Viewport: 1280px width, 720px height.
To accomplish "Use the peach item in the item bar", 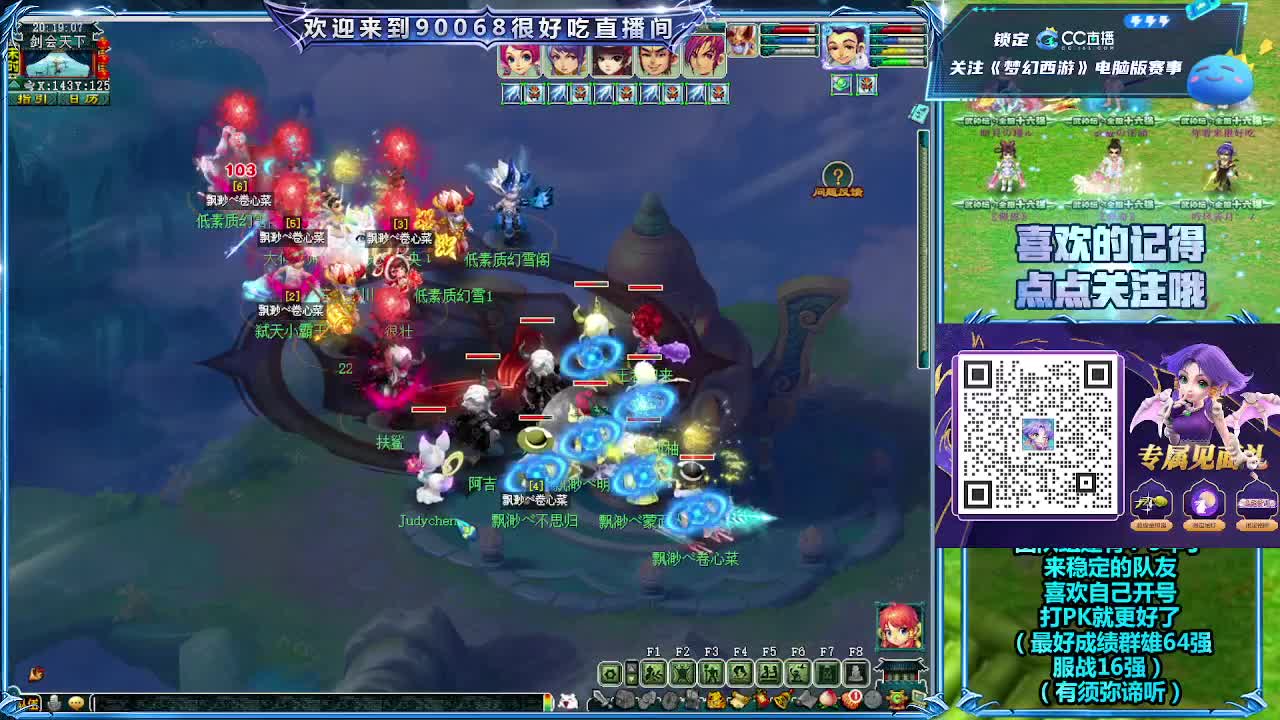I will [828, 699].
